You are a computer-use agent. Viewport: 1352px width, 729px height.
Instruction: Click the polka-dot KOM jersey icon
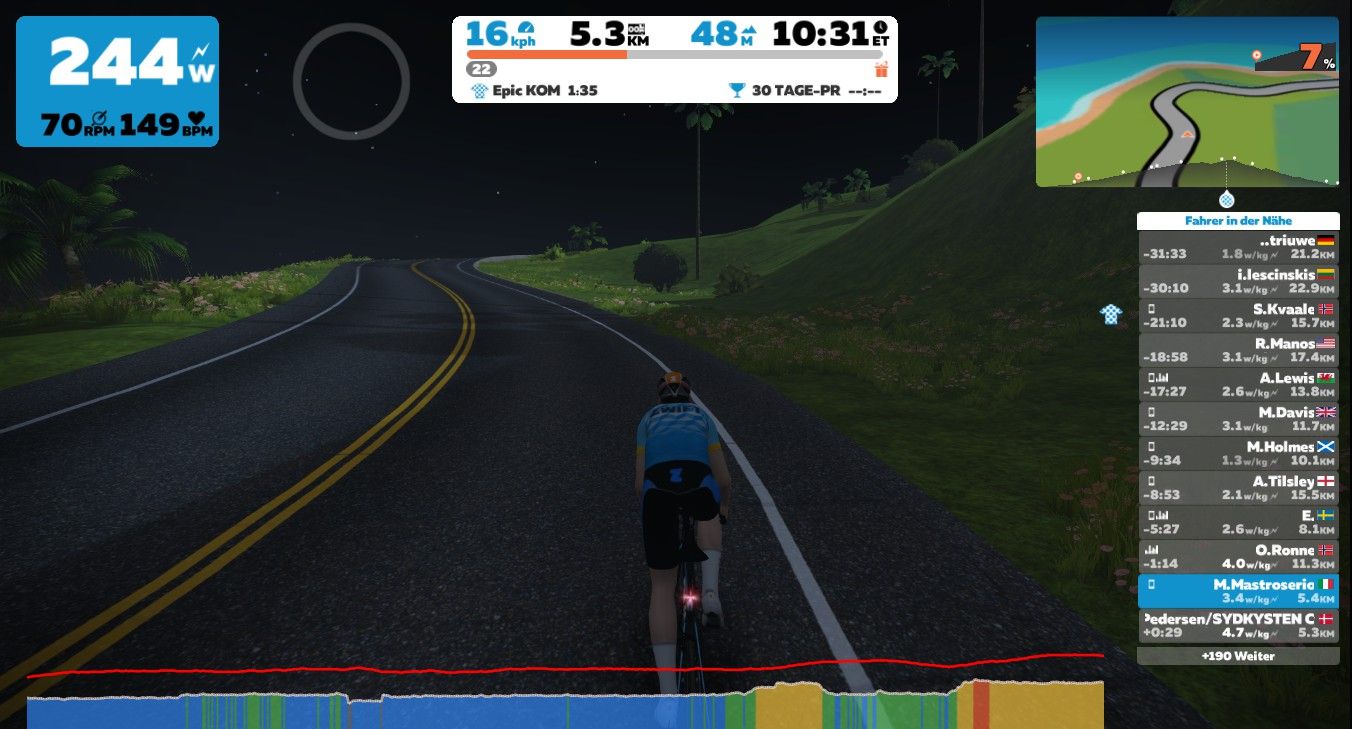pyautogui.click(x=1111, y=315)
